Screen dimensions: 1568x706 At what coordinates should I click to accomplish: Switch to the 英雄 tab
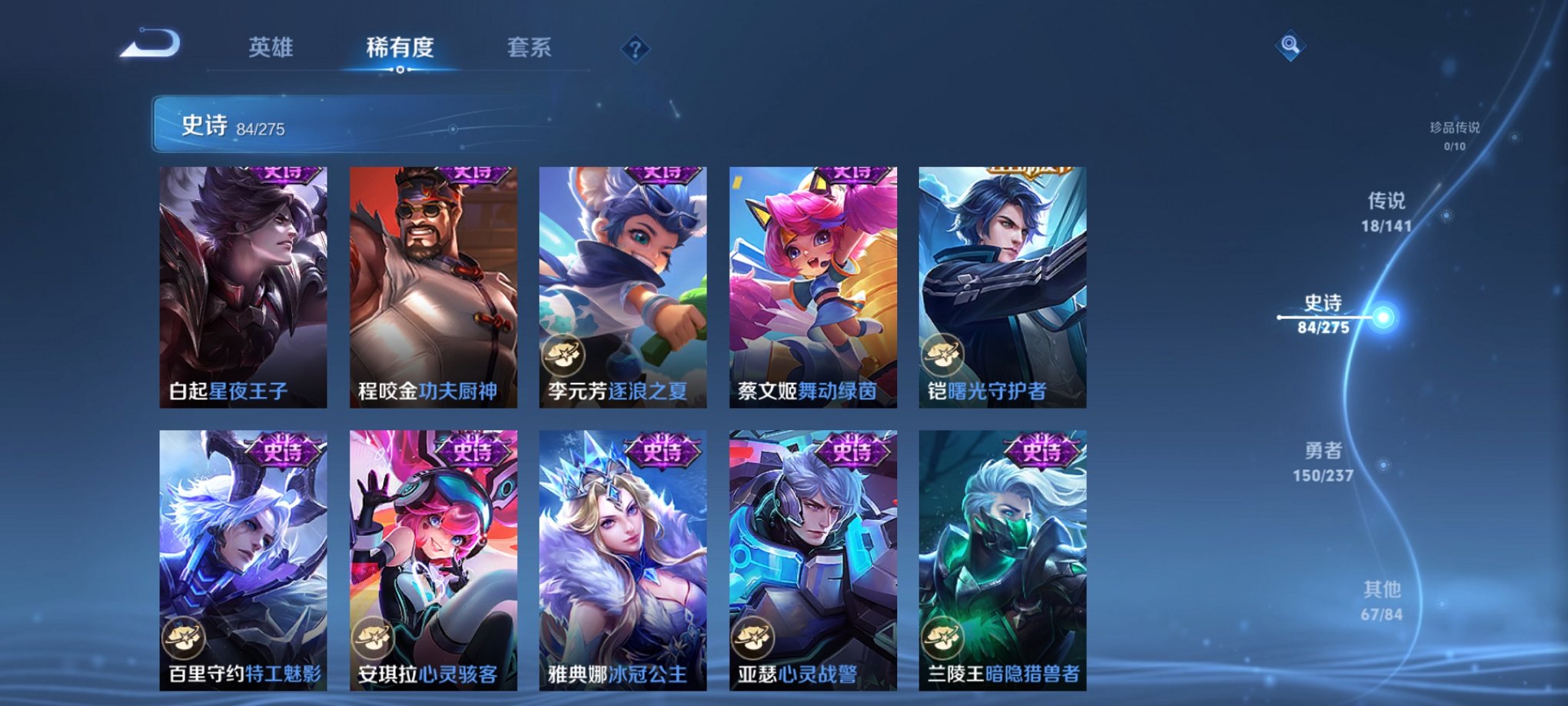click(x=271, y=48)
